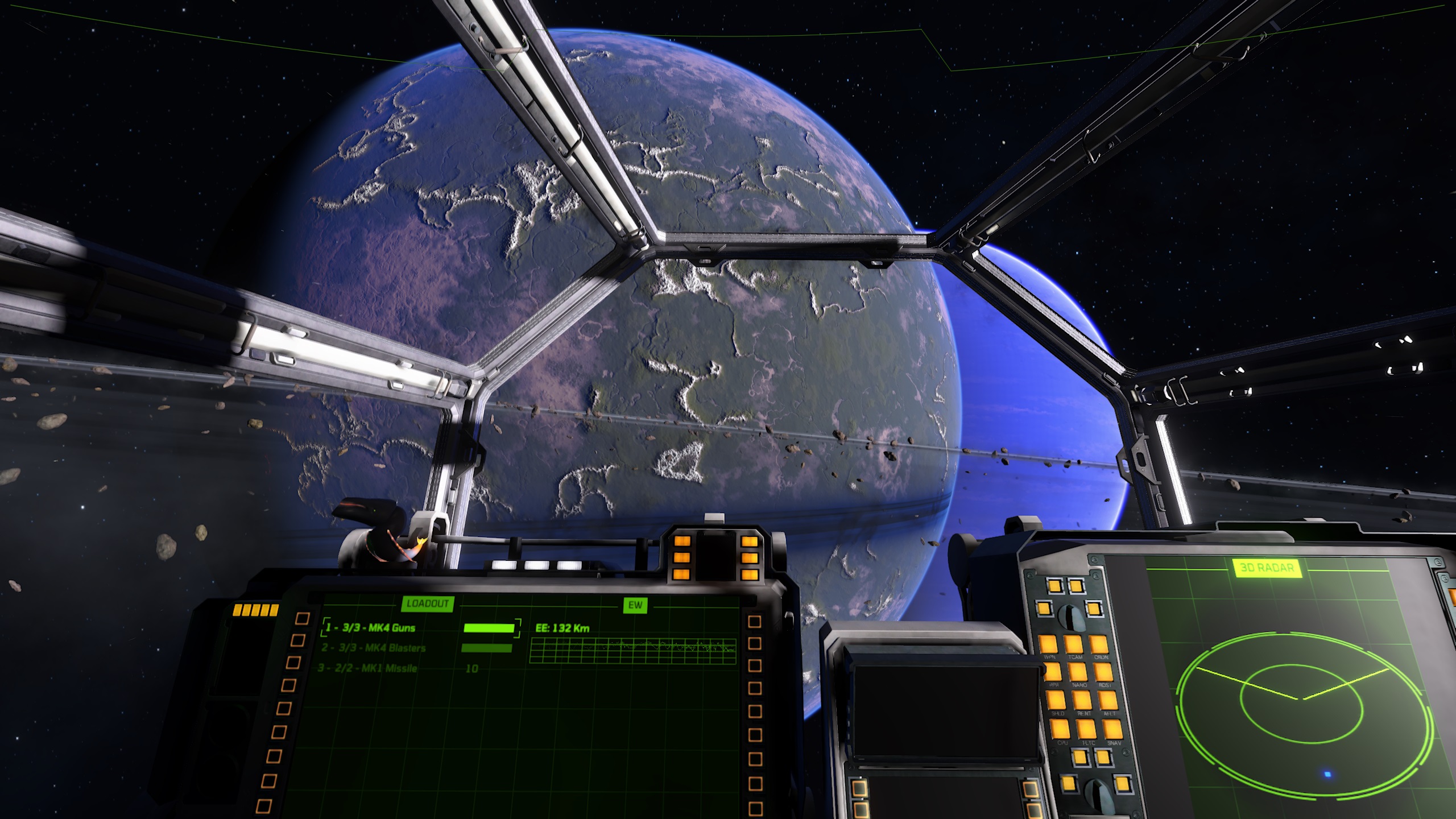Push the ORDN keypad button
The width and height of the screenshot is (1456, 819).
(x=1099, y=645)
